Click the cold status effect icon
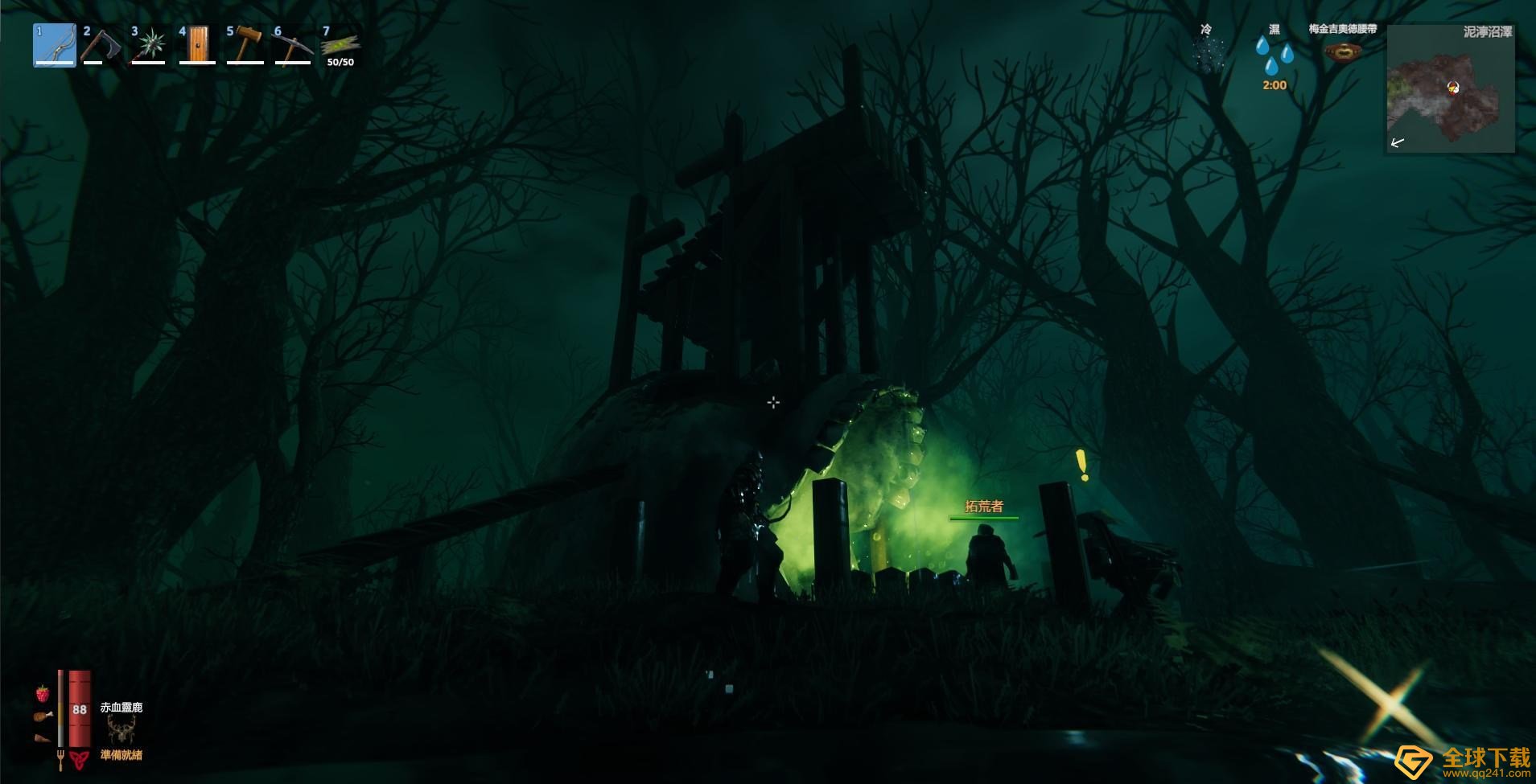 click(1207, 55)
